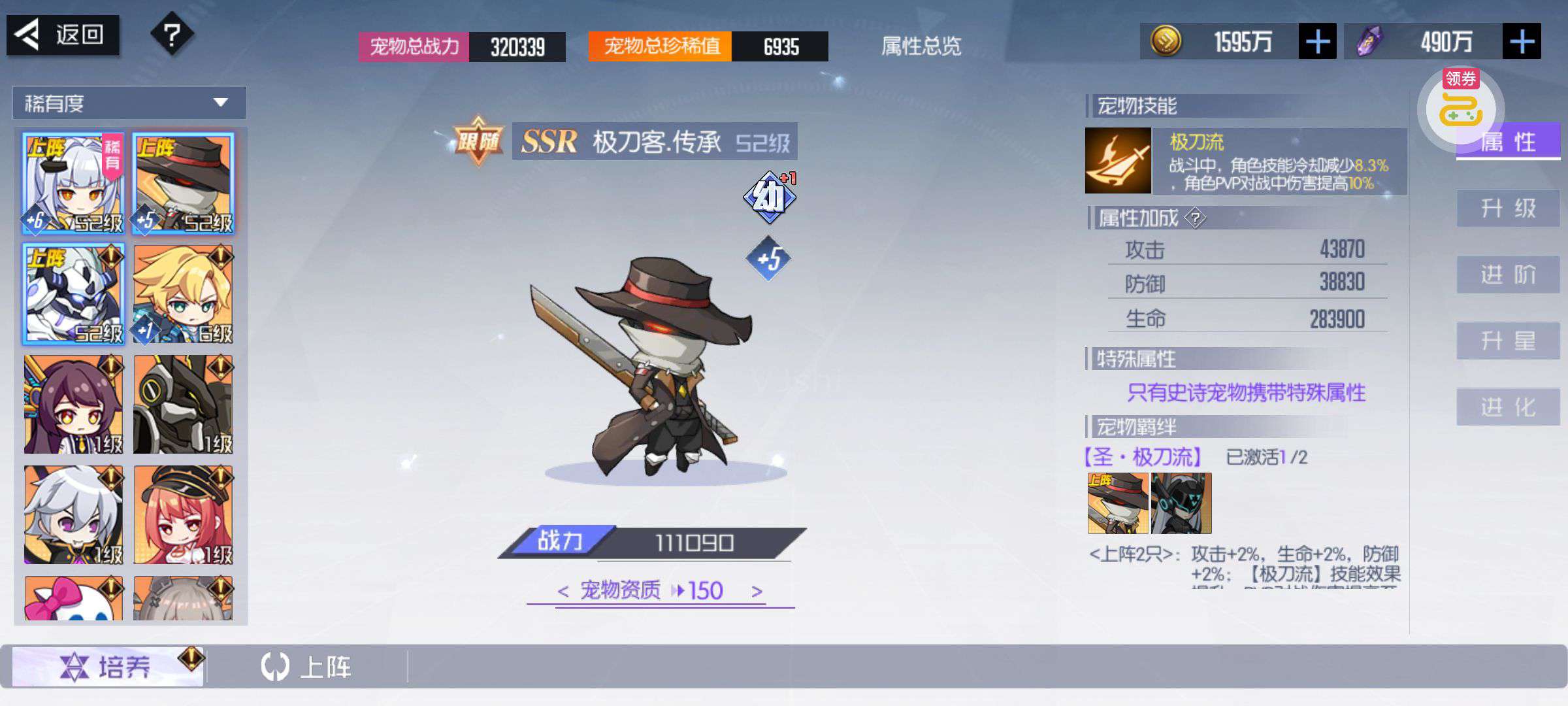Add purple crystals with the plus button
The width and height of the screenshot is (1568, 706).
(1521, 42)
